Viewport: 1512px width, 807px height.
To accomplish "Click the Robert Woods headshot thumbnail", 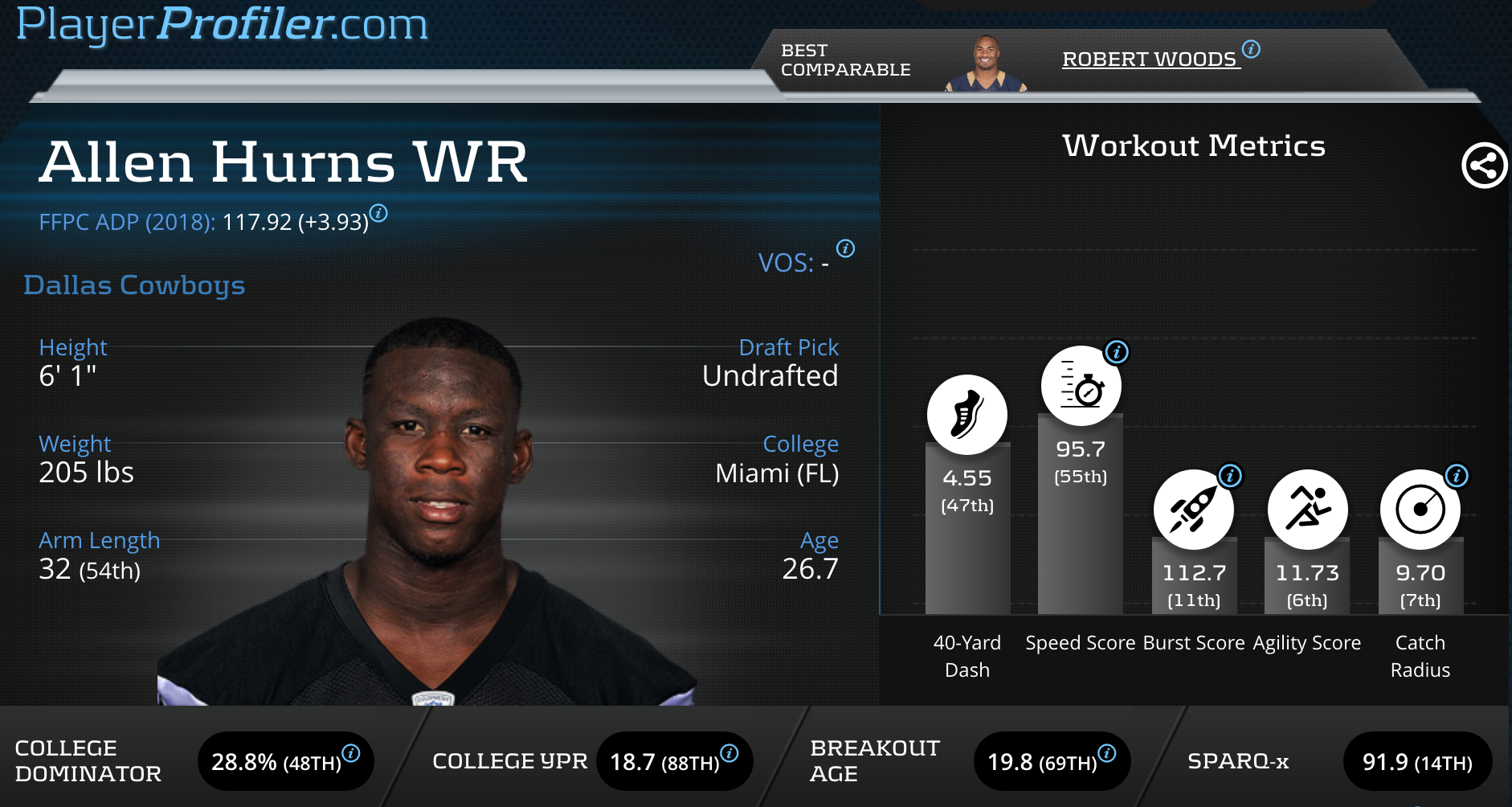I will click(x=986, y=63).
